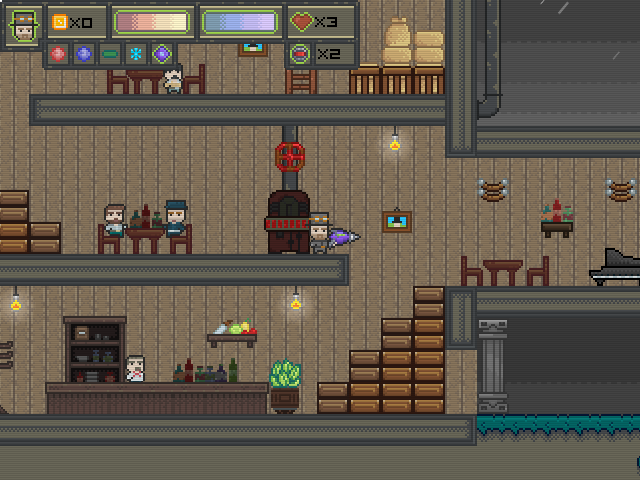Click the round red-and-blue item icon
Viewport: 640px width, 480px height.
tap(300, 54)
